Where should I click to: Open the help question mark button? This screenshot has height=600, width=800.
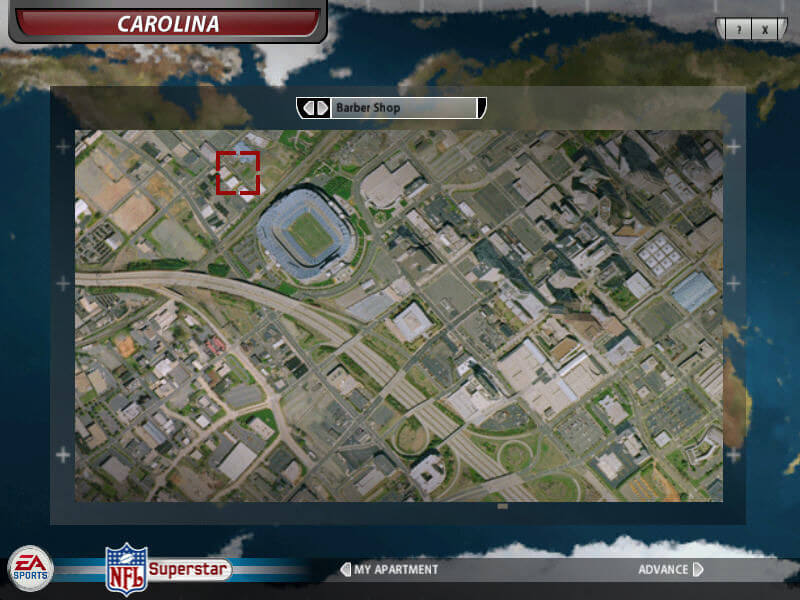click(x=739, y=30)
